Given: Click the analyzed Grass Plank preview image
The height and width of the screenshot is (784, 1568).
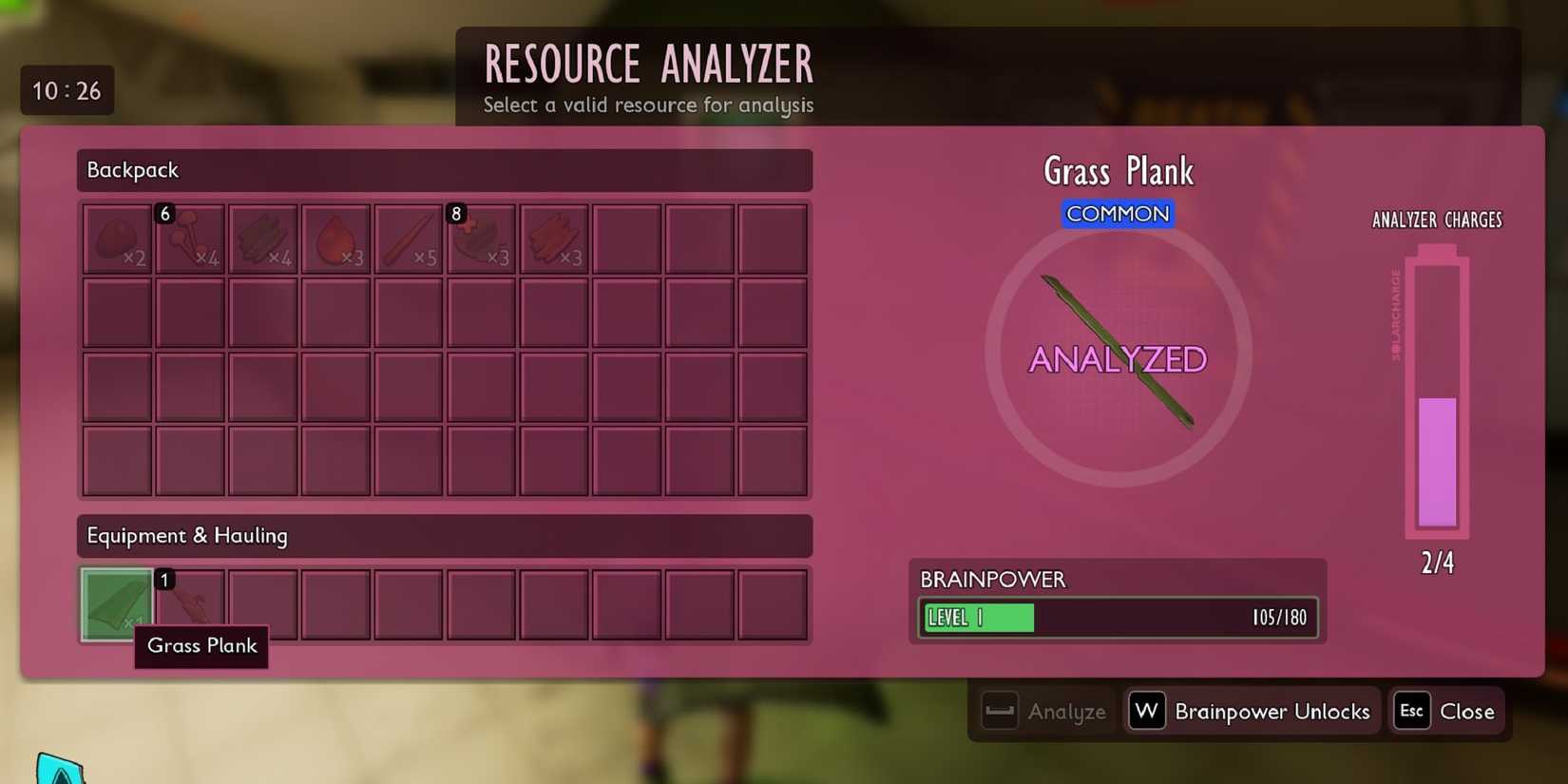Looking at the screenshot, I should [x=1118, y=354].
